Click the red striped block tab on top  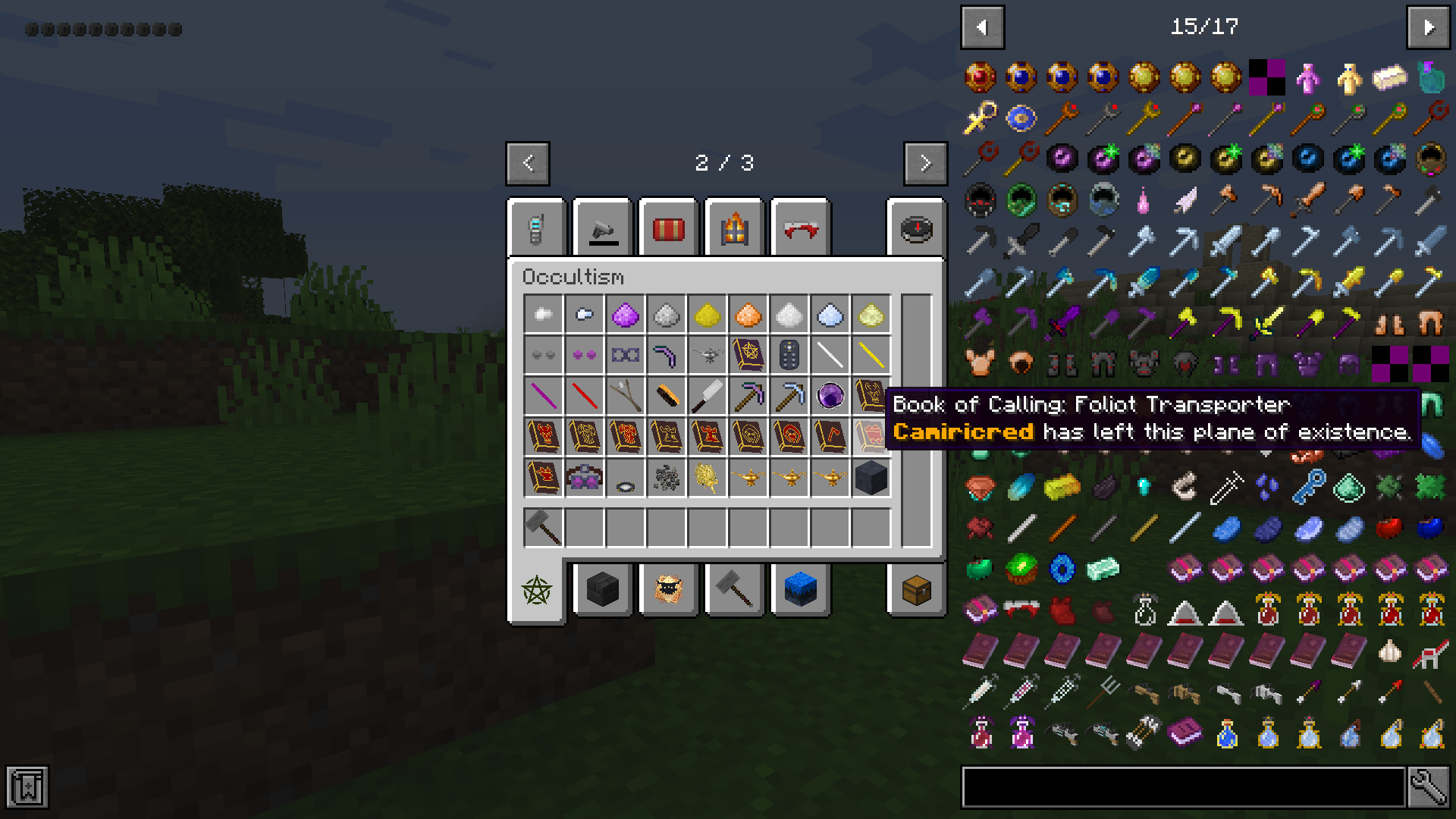pos(668,228)
